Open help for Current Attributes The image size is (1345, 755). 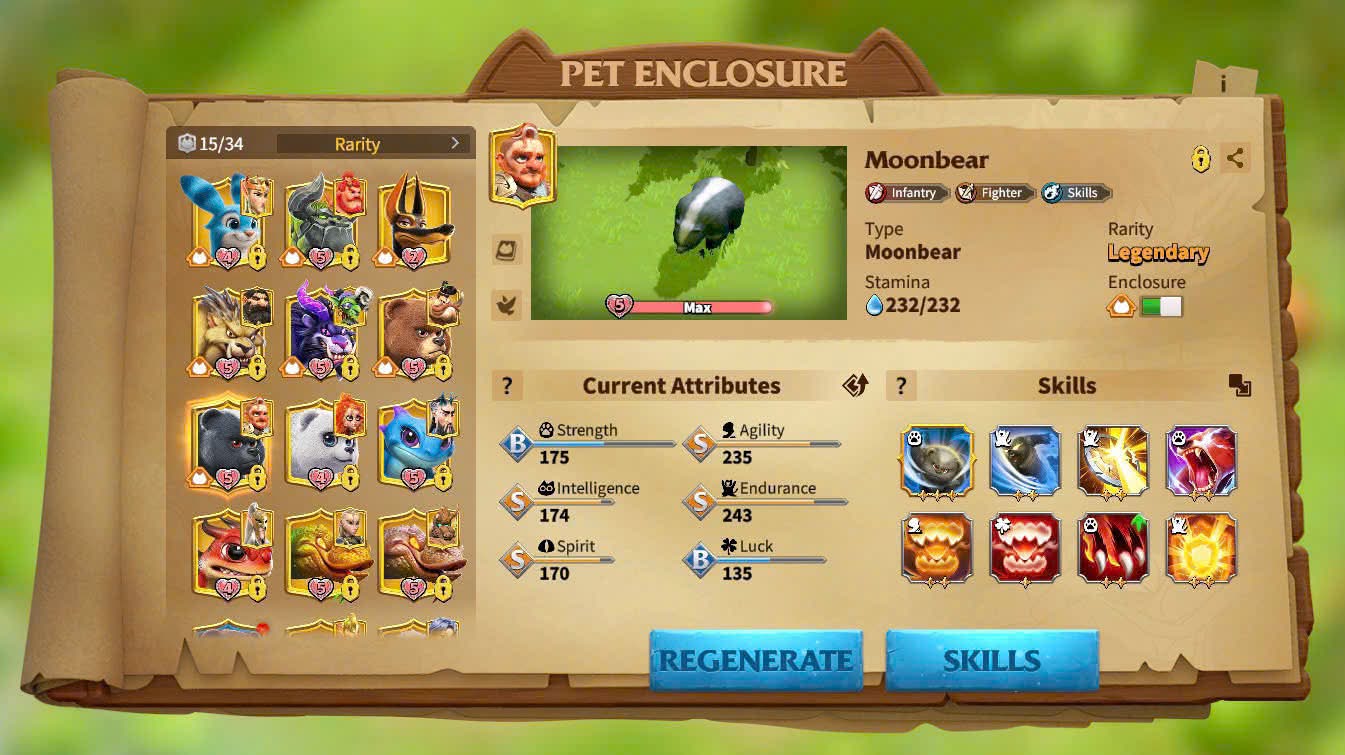pyautogui.click(x=507, y=386)
